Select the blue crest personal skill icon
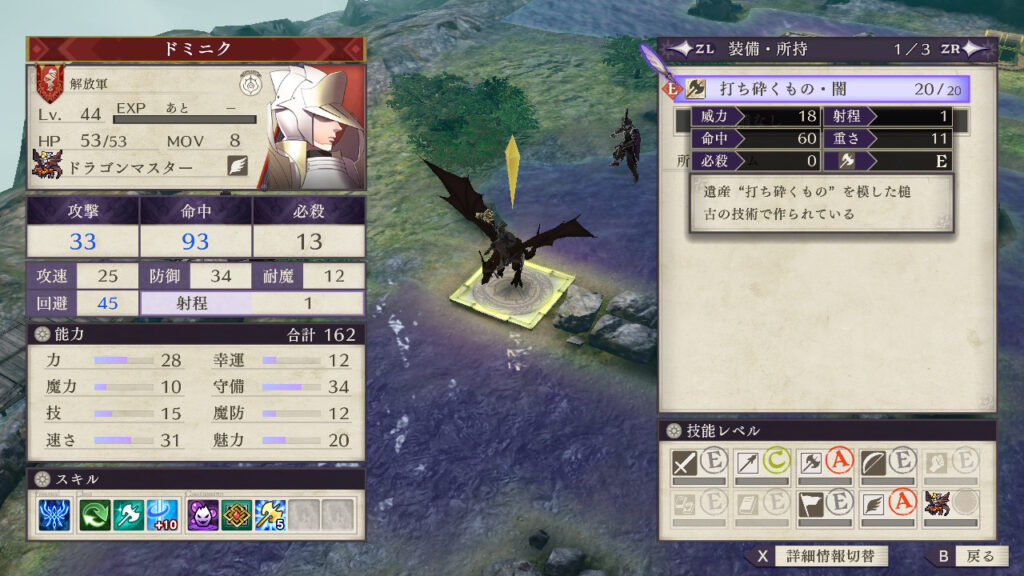Viewport: 1024px width, 576px height. pyautogui.click(x=55, y=515)
